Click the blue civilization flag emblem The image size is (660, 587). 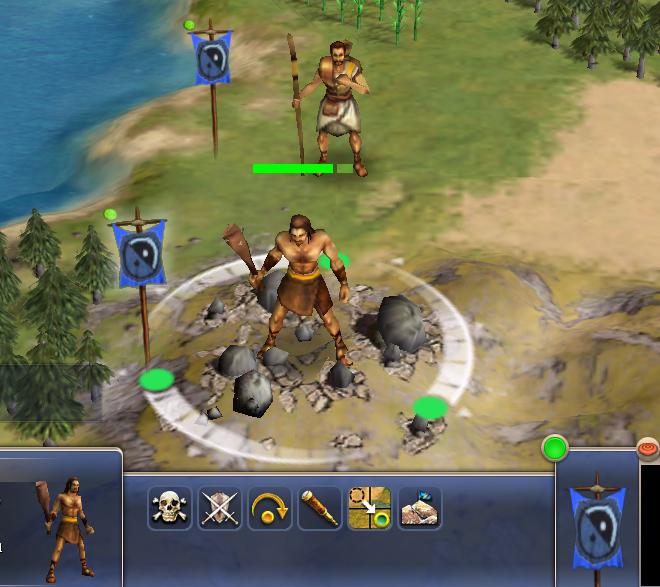(x=597, y=520)
